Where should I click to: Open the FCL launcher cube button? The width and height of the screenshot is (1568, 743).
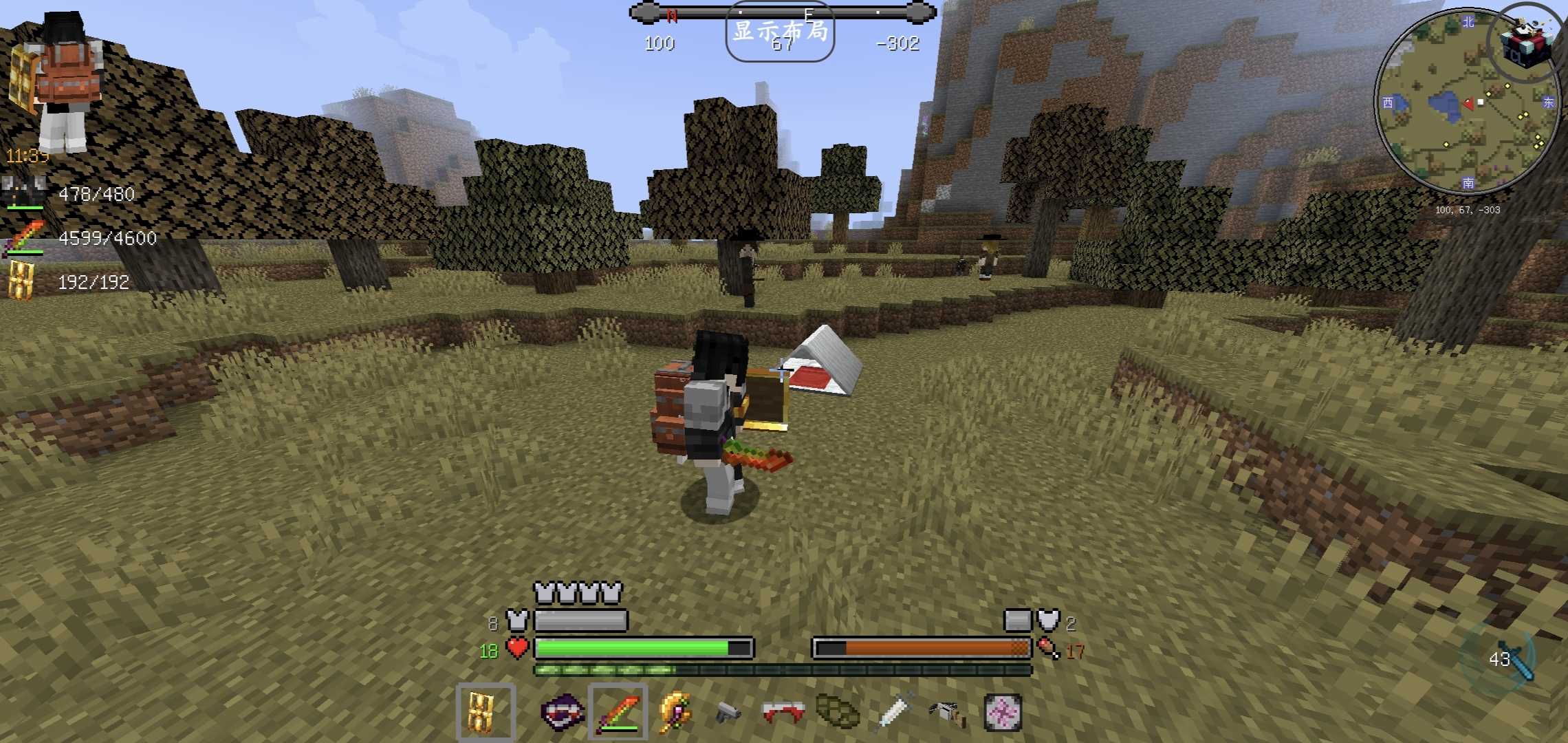click(1527, 43)
